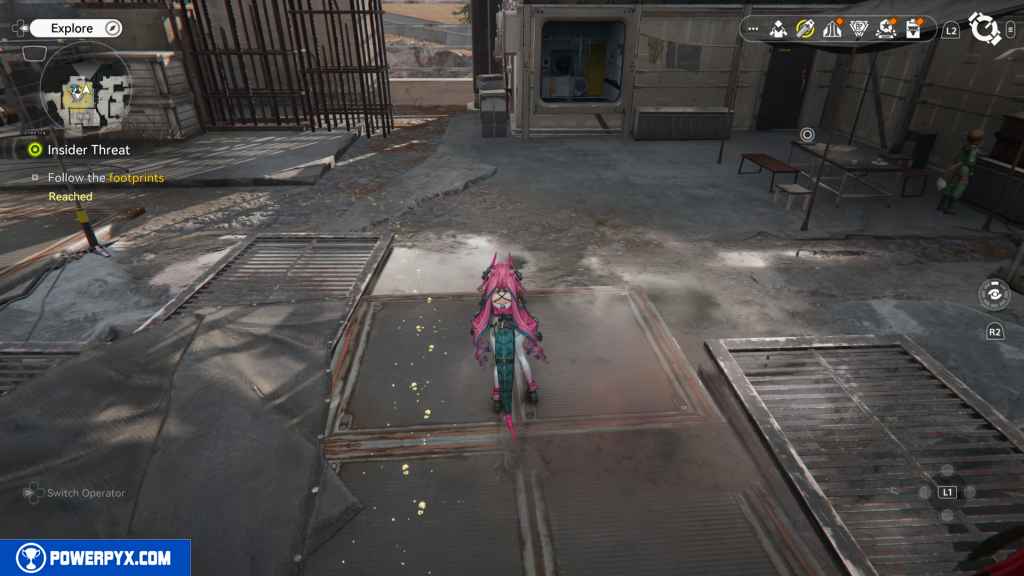The width and height of the screenshot is (1024, 576).
Task: Open the twin towers icon with orange dot
Action: (x=832, y=29)
